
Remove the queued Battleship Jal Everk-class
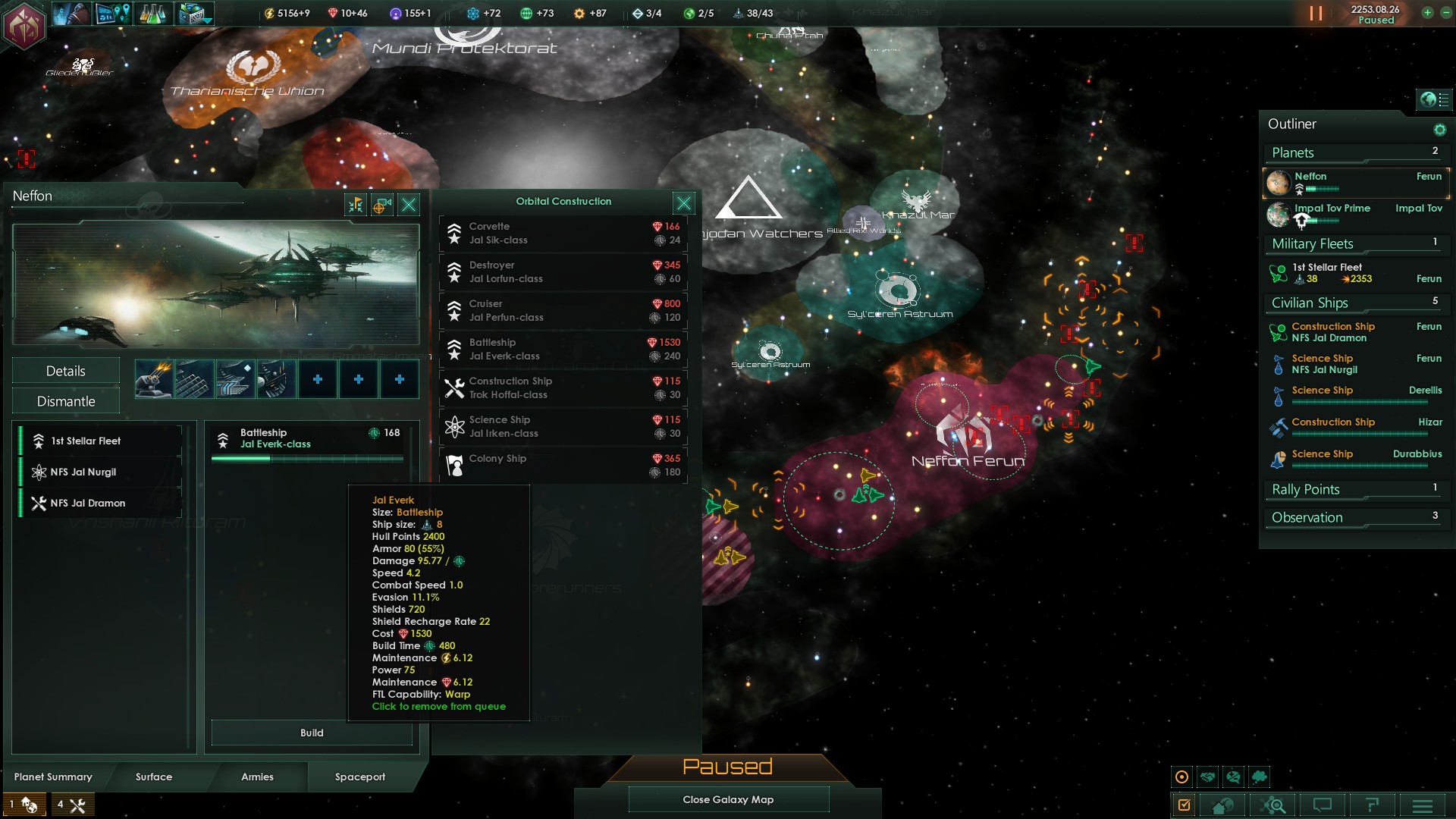[x=311, y=440]
